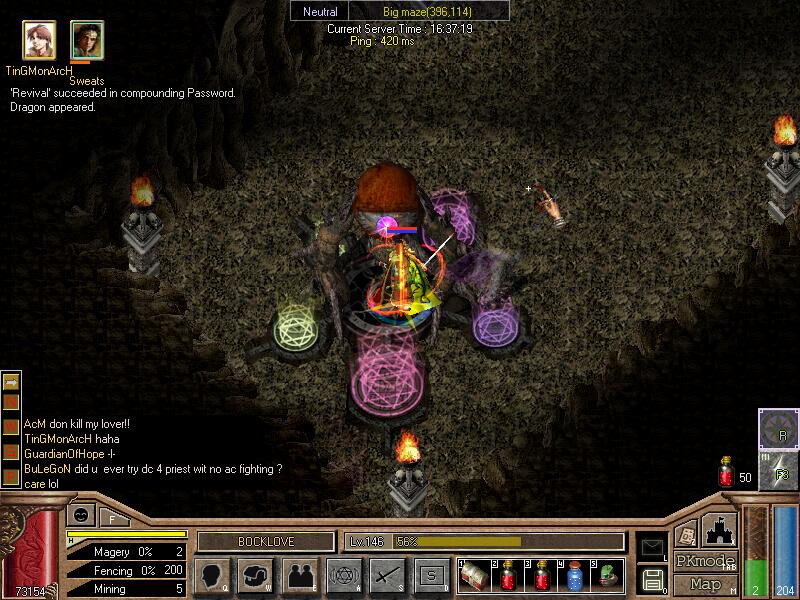Open the hexagram magic icon
800x600 pixels.
344,576
